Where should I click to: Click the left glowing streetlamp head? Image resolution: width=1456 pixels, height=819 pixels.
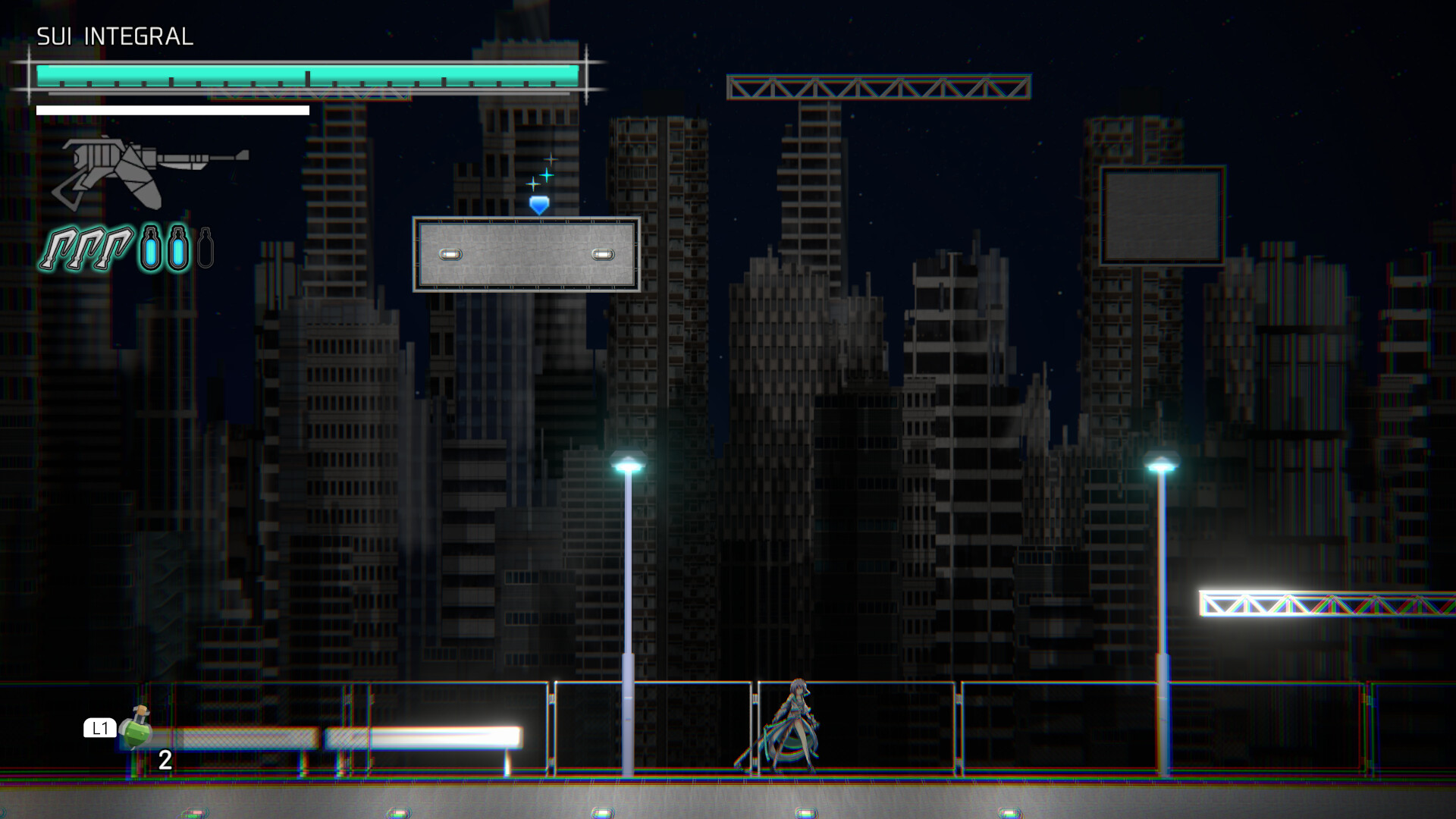626,461
